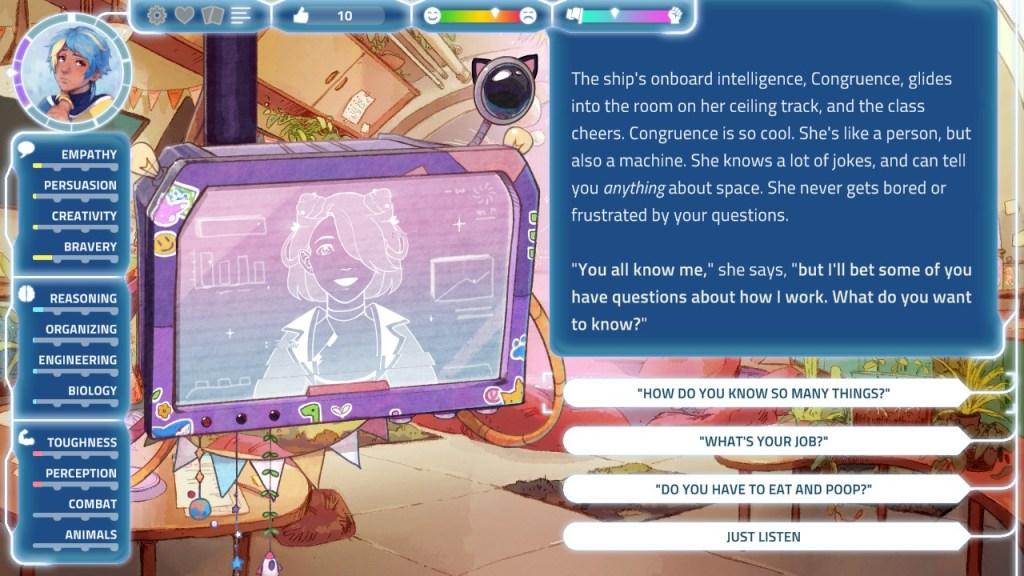Viewport: 1024px width, 576px height.
Task: Select the Empathy skill
Action: point(88,155)
